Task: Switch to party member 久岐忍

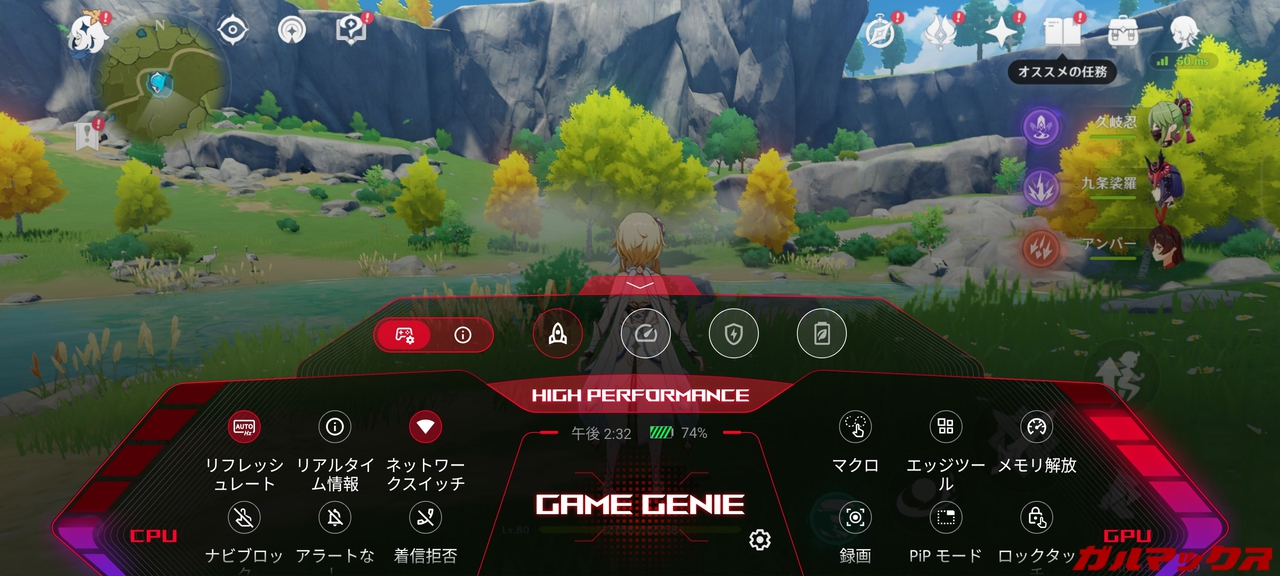Action: point(1165,122)
